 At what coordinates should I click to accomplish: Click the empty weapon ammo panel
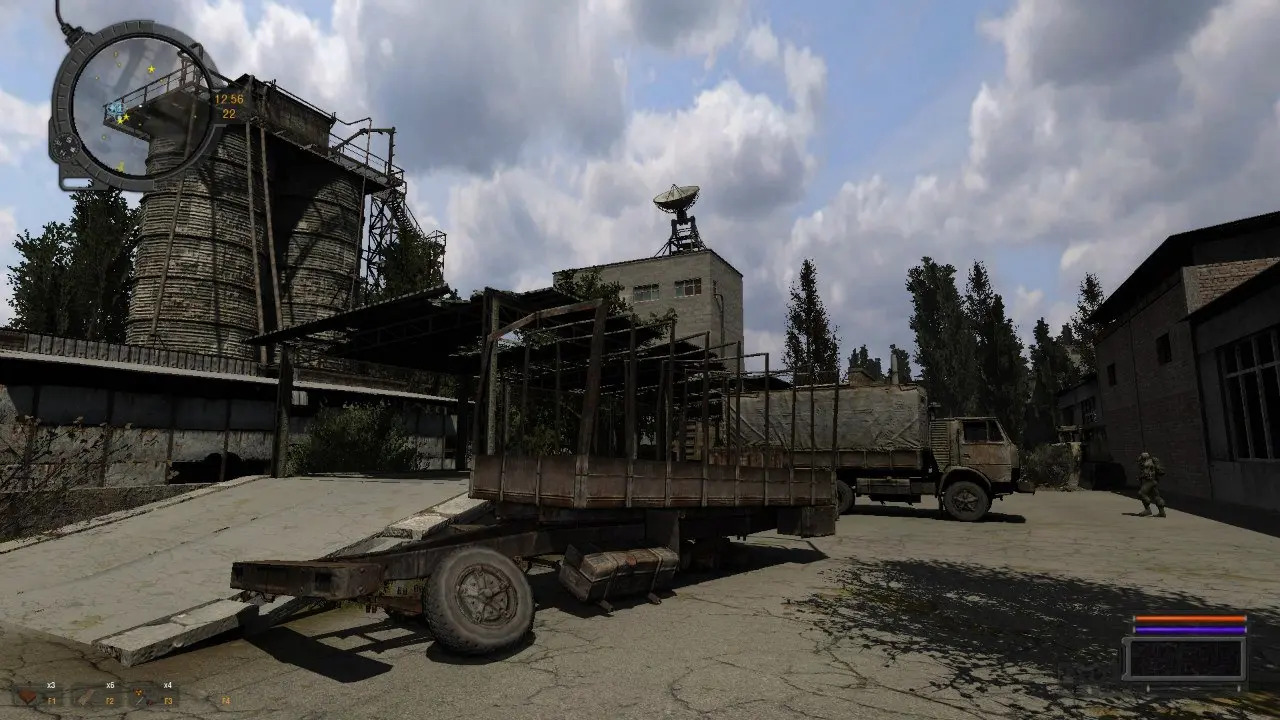1184,660
